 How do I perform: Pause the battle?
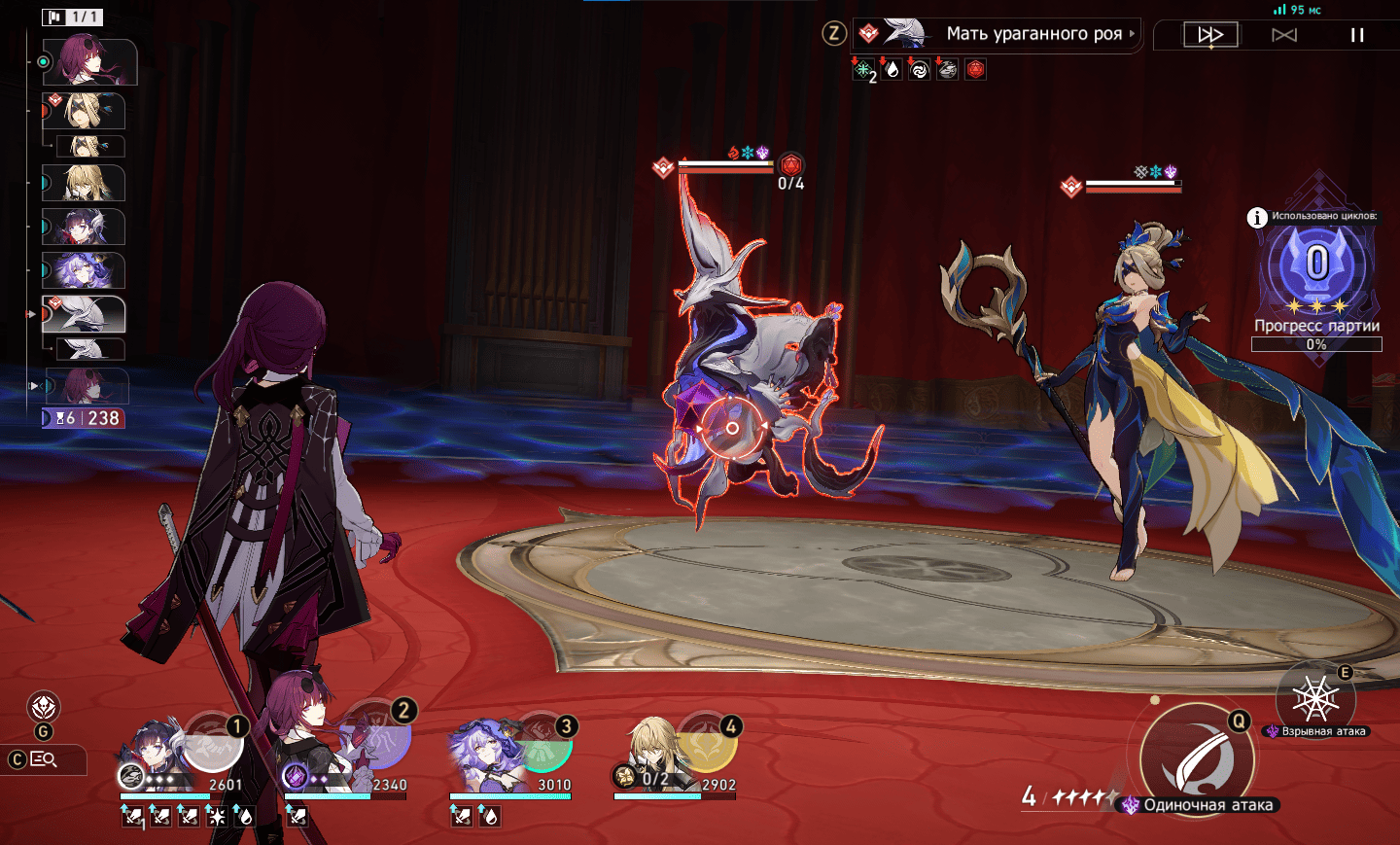tap(1357, 35)
